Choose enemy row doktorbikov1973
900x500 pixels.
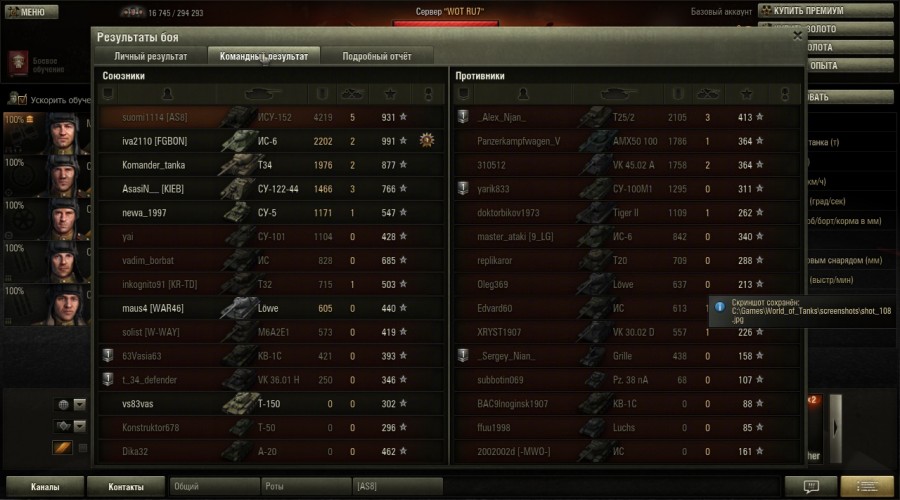pyautogui.click(x=626, y=213)
